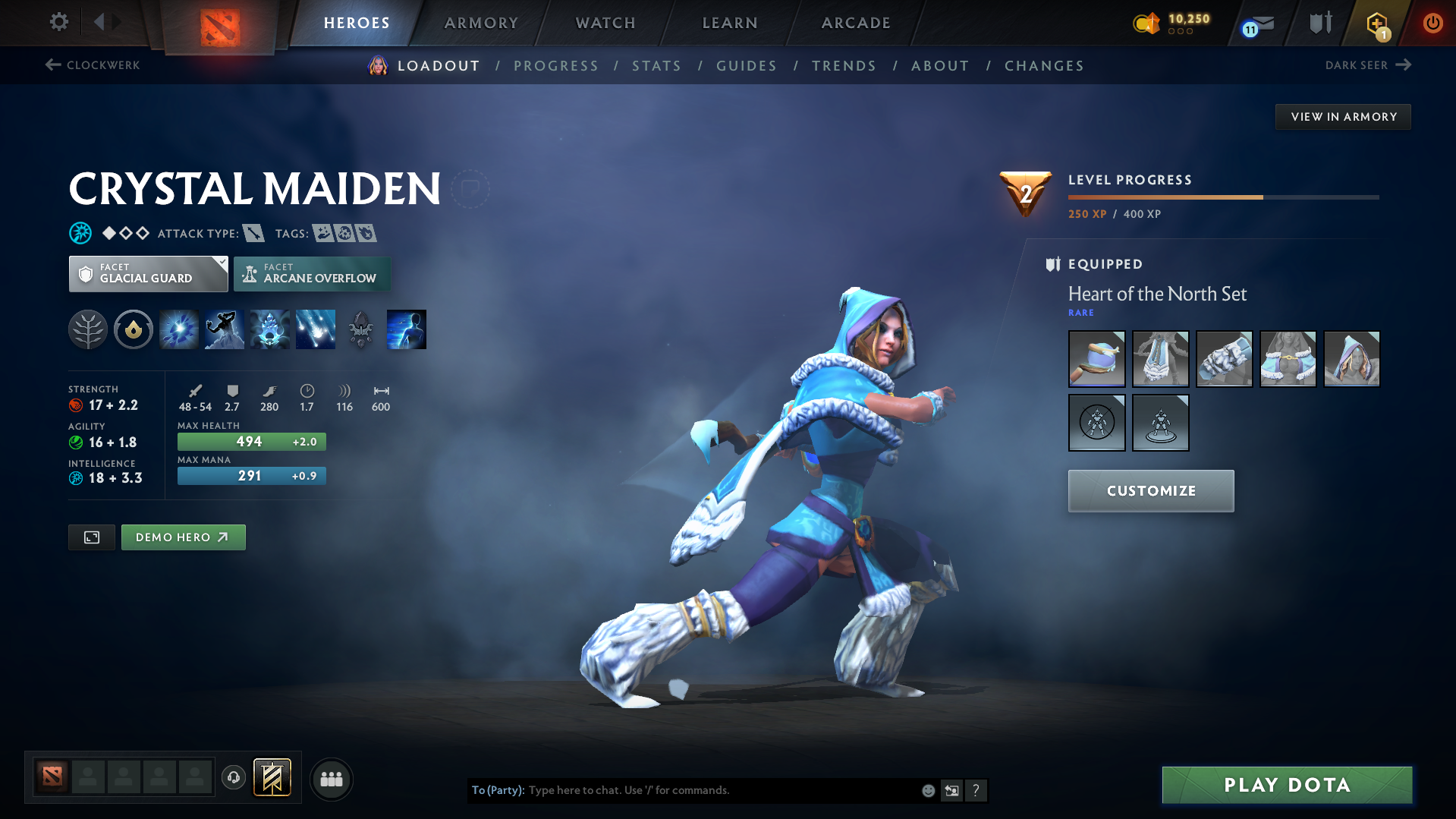The width and height of the screenshot is (1456, 819).
Task: Click View in Armory button
Action: coord(1343,117)
